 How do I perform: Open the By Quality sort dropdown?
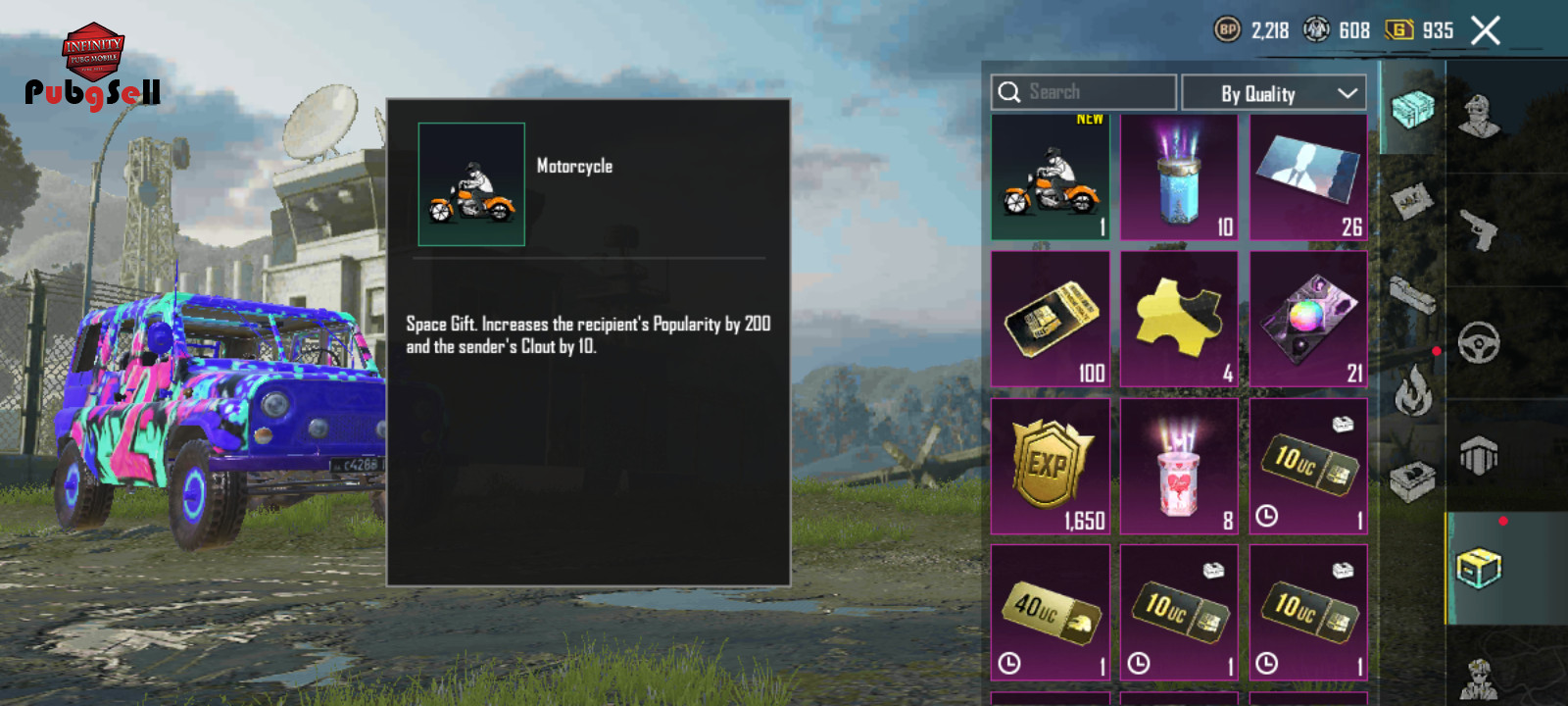pyautogui.click(x=1274, y=93)
